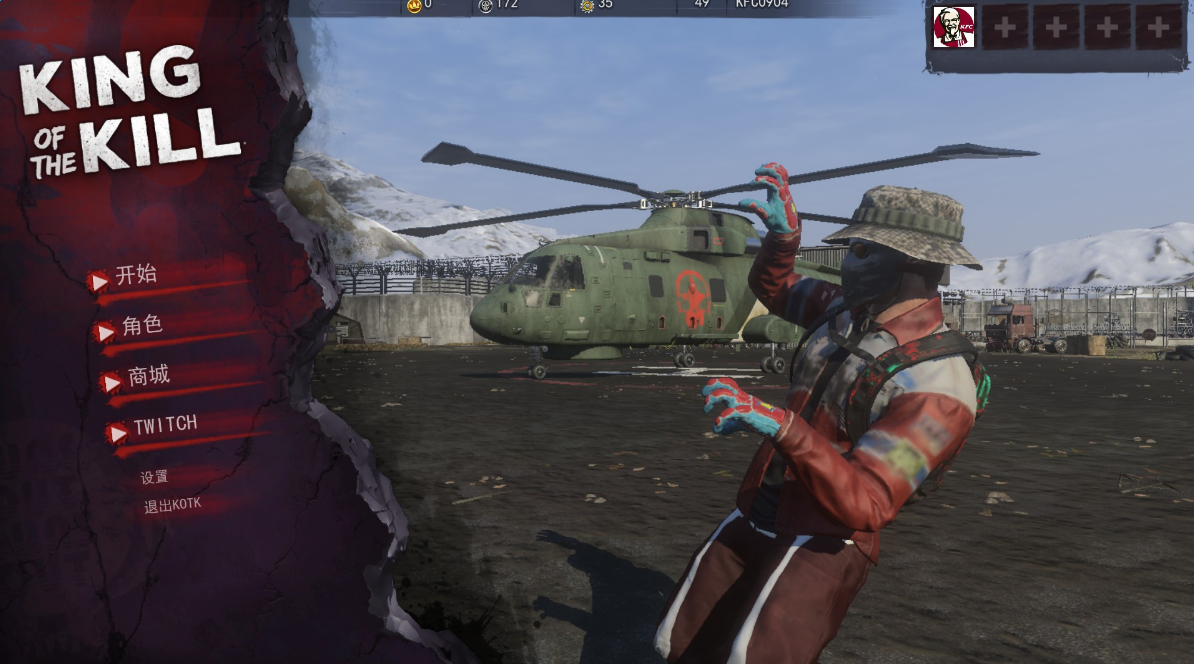Open 设置 settings
Screen dimensions: 1194x664
154,478
